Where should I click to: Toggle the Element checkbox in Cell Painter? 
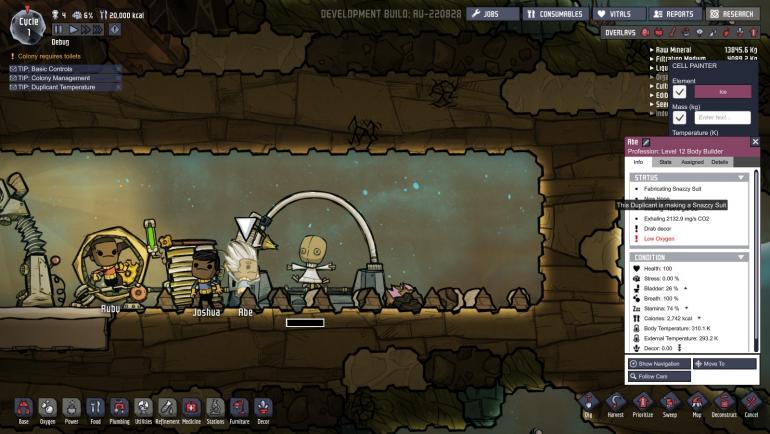tap(680, 92)
